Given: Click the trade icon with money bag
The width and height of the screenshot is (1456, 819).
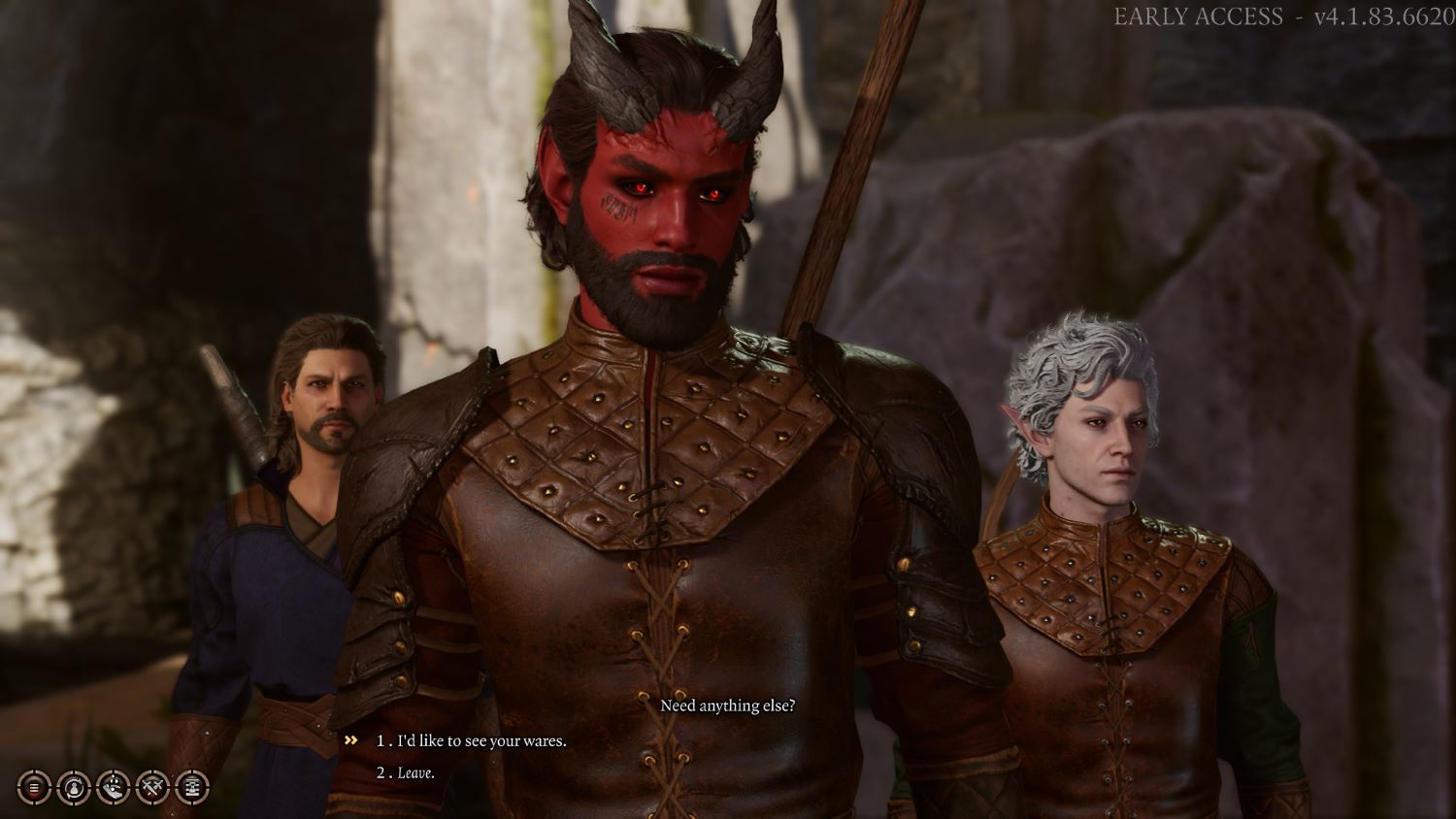Looking at the screenshot, I should (x=74, y=786).
